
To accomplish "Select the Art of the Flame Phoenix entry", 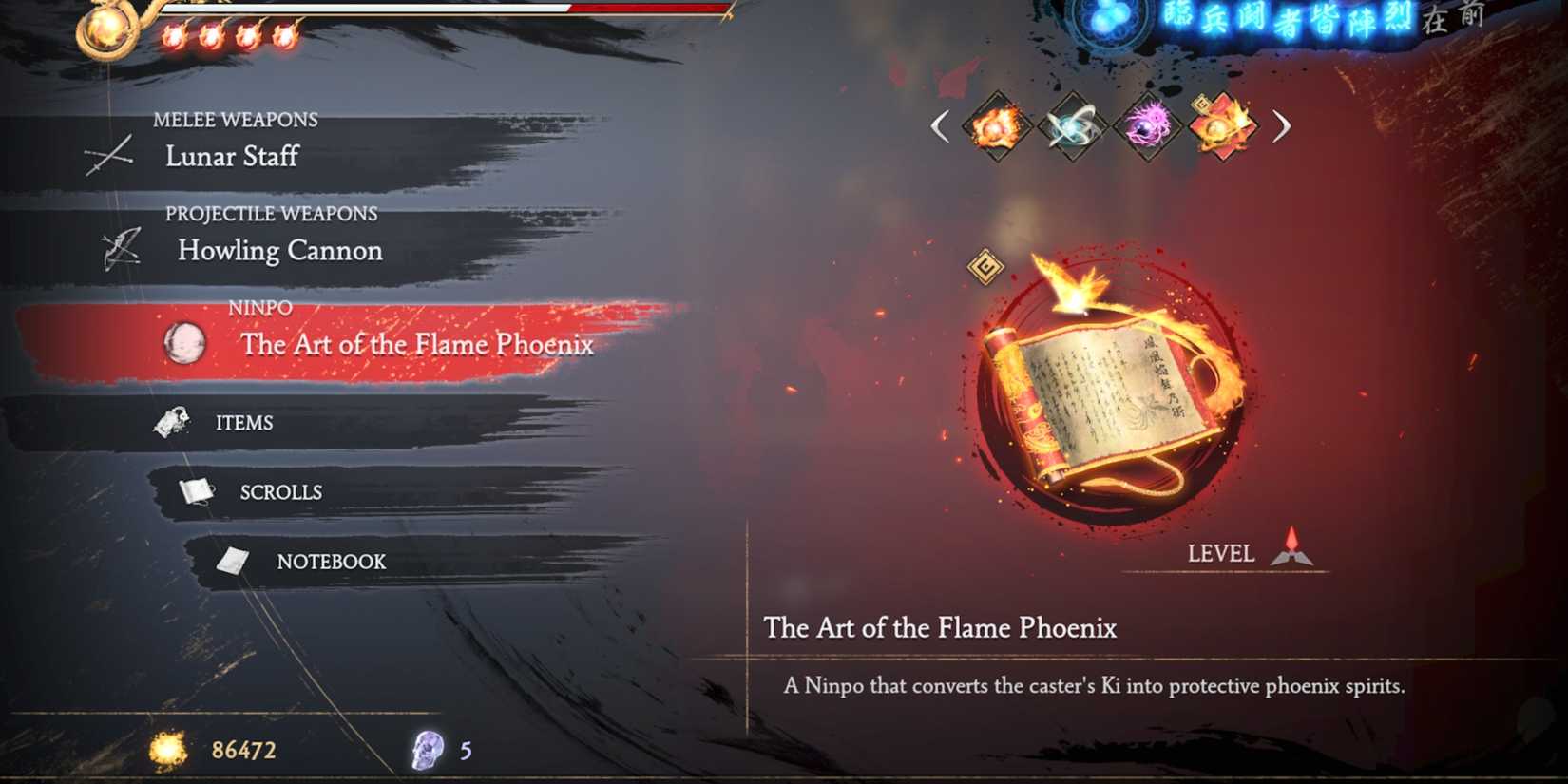I will click(x=416, y=345).
